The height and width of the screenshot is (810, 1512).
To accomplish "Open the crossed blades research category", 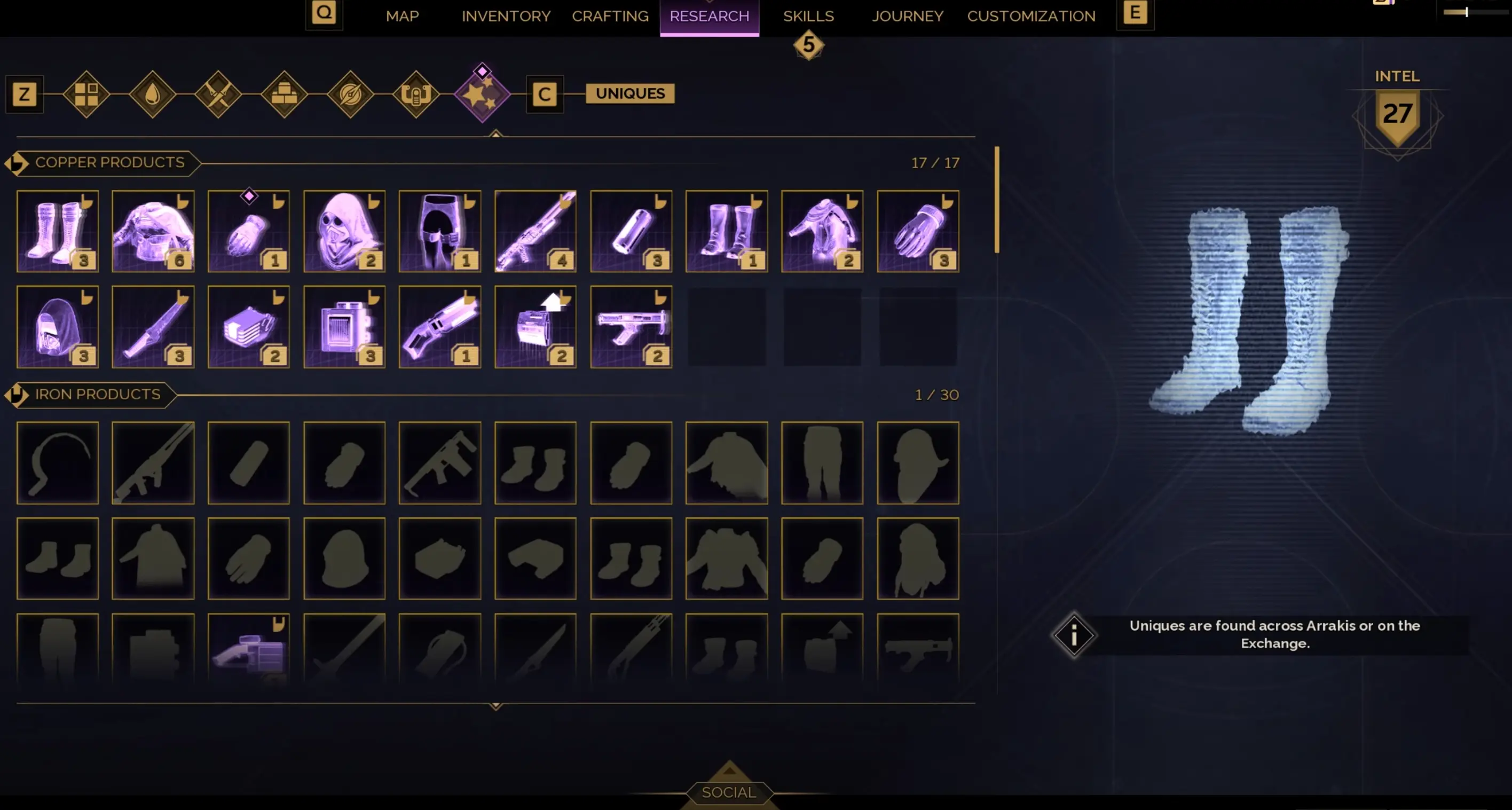I will pyautogui.click(x=218, y=94).
